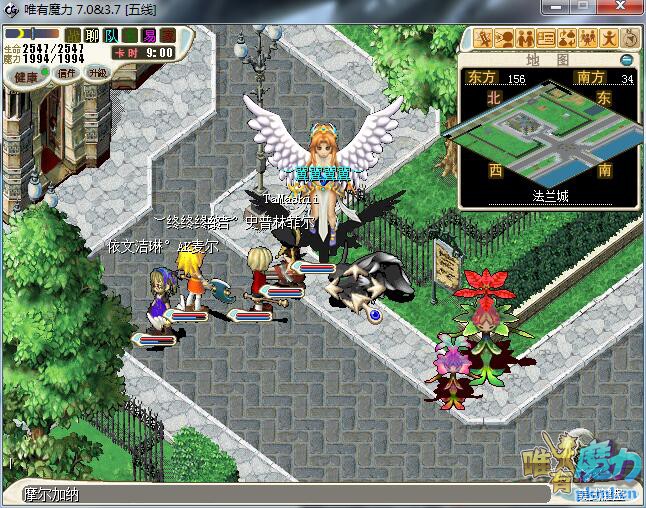Open the 聊 chat button
This screenshot has height=508, width=646.
point(92,36)
